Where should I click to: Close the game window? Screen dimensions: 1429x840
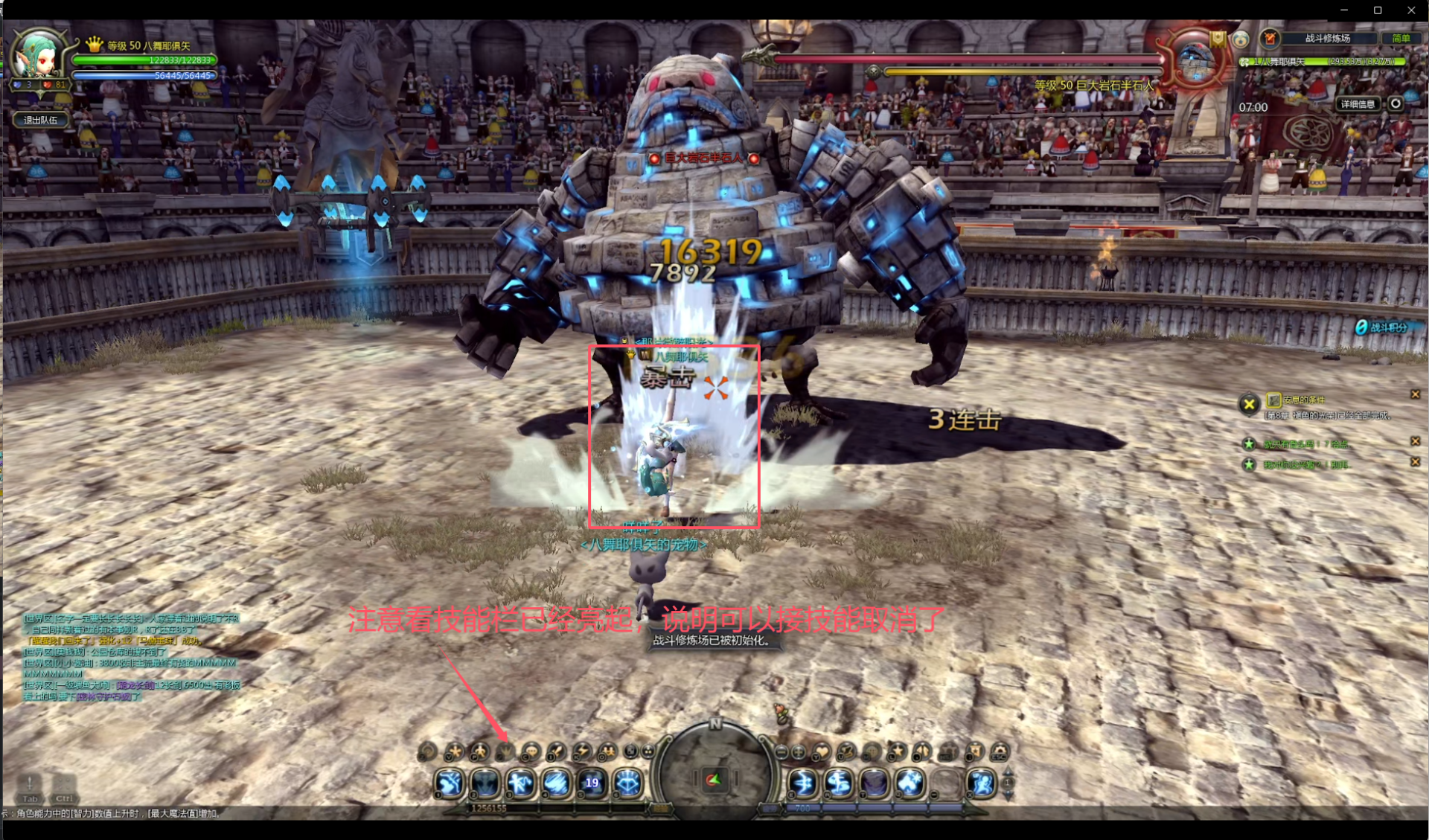1411,10
